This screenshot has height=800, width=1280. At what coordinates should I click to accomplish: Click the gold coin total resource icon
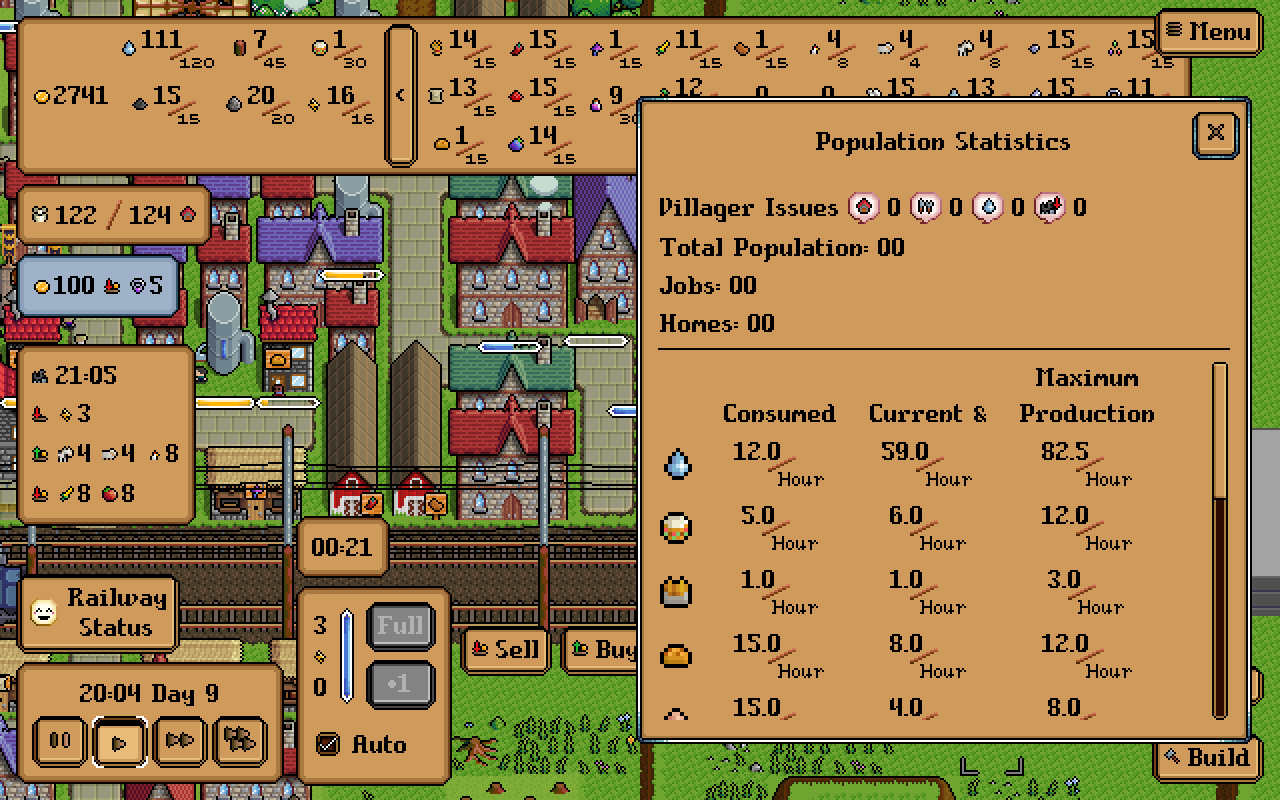(43, 95)
